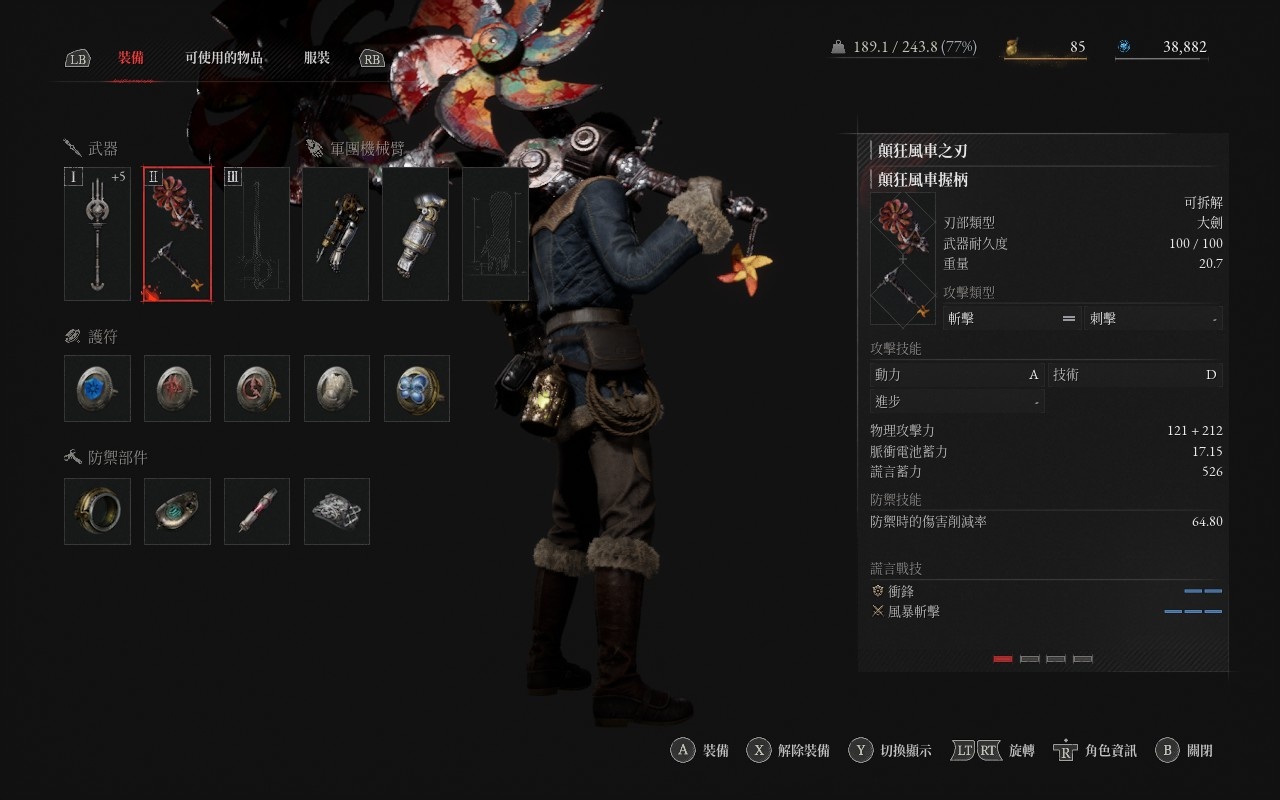This screenshot has height=800, width=1280.
Task: Pick the silver filigree liner defense part
Action: 337,511
